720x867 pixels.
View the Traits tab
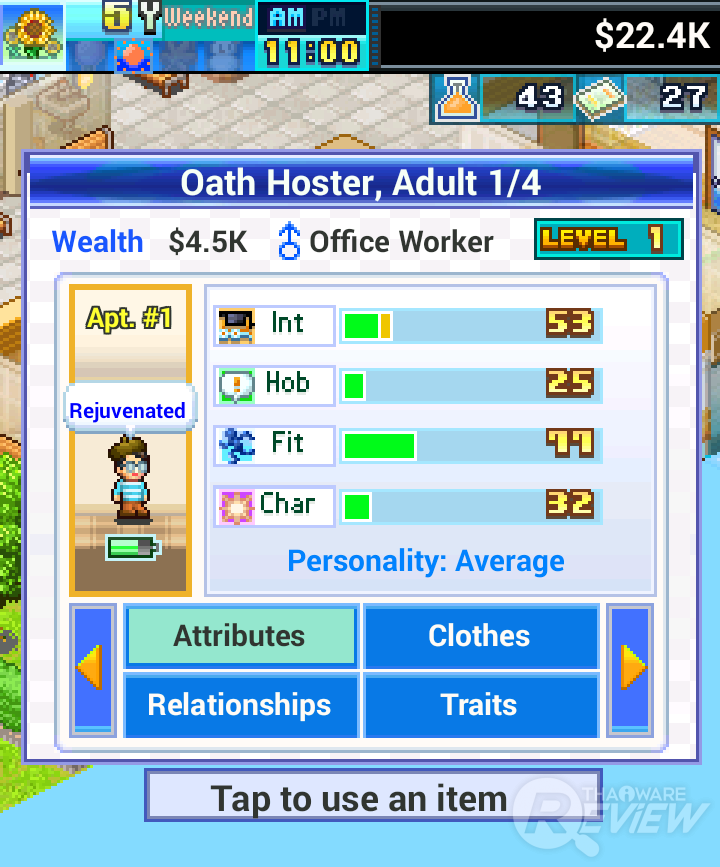480,705
